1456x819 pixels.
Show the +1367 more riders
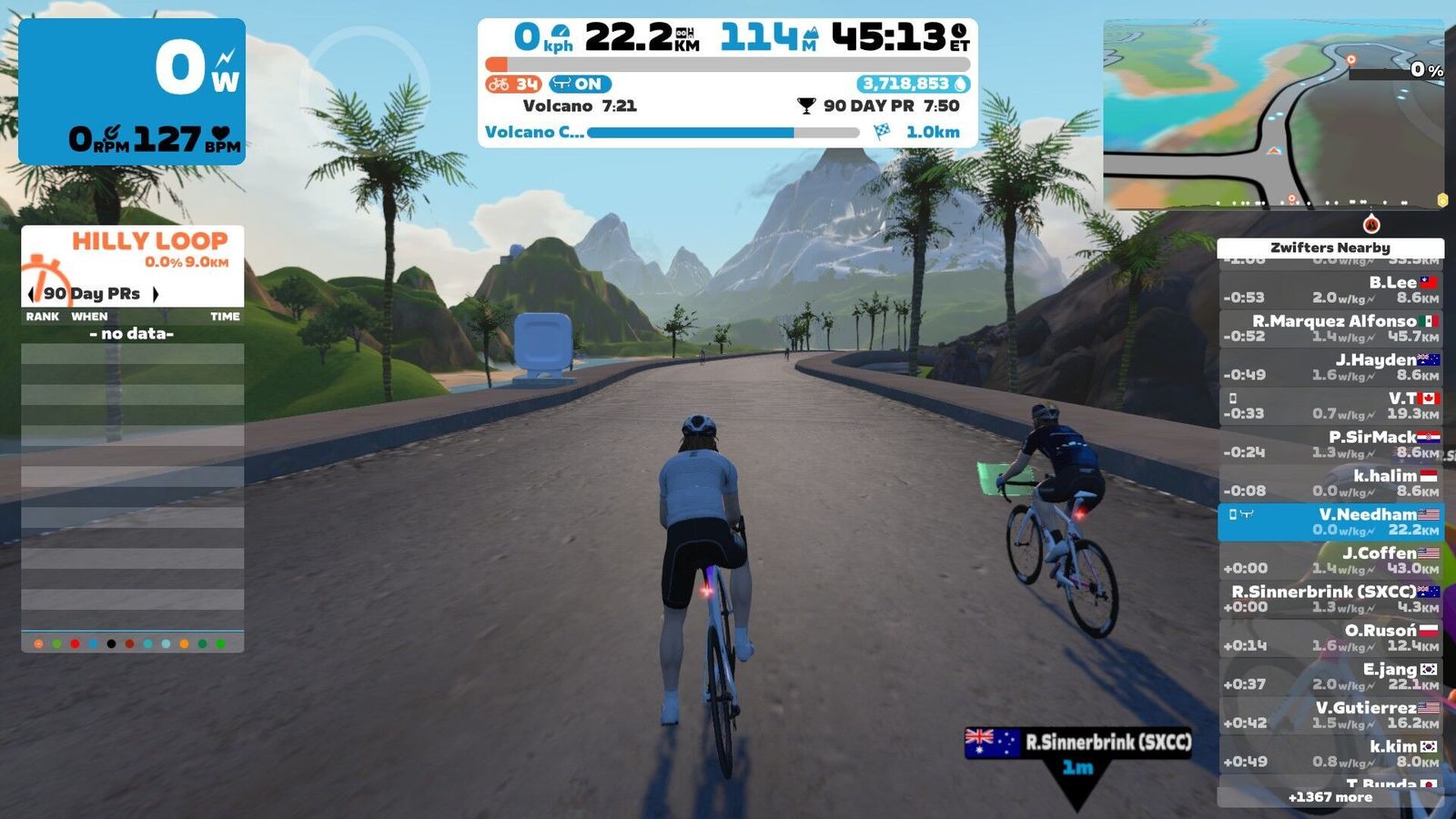tap(1330, 797)
